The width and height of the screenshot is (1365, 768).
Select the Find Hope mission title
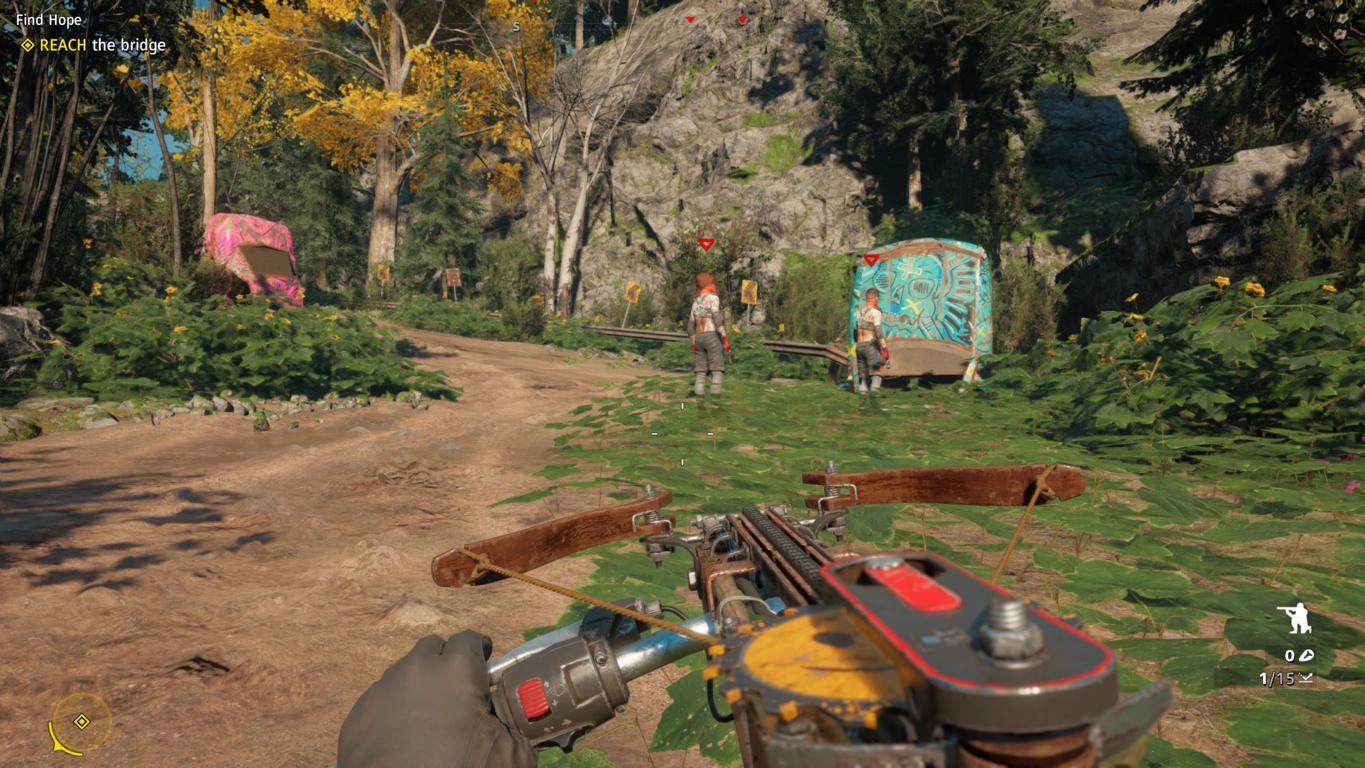click(x=49, y=20)
